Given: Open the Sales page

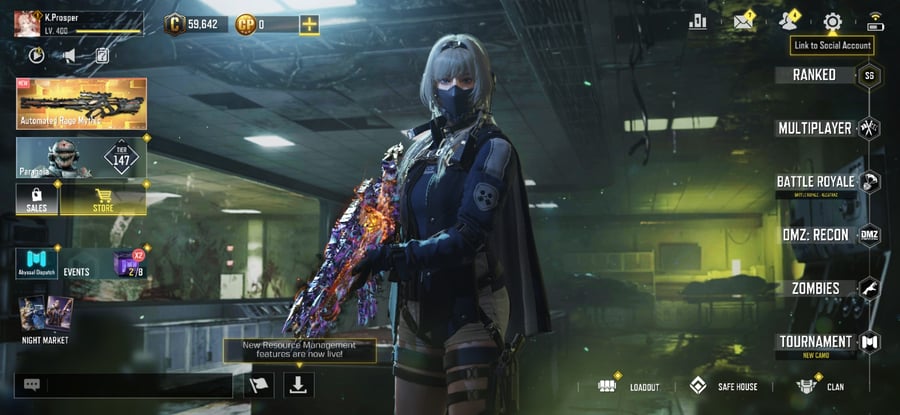Looking at the screenshot, I should point(37,200).
